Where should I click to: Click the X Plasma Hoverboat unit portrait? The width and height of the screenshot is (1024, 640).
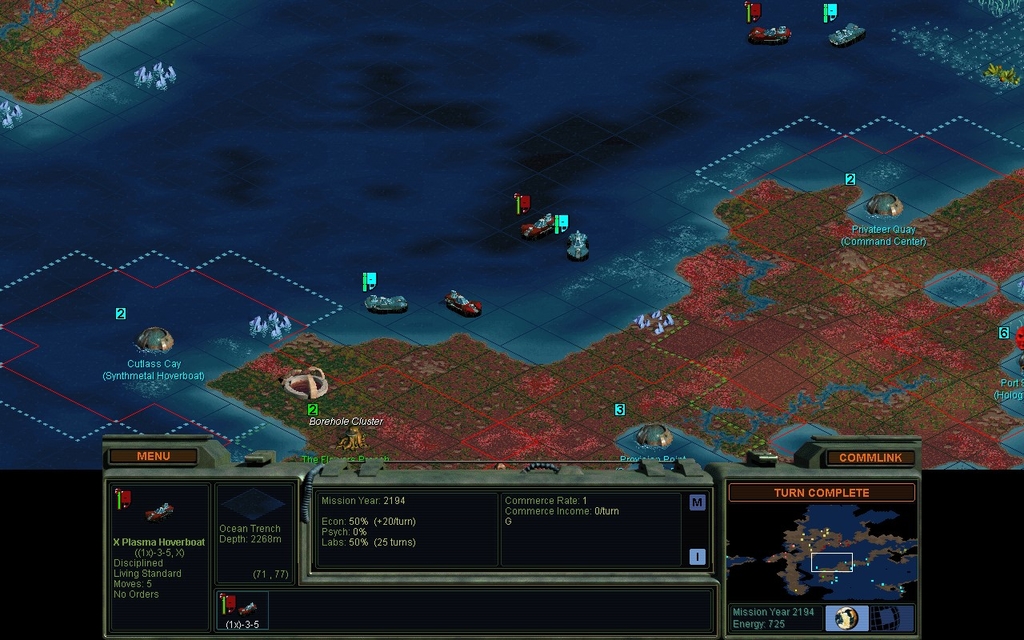(x=159, y=512)
